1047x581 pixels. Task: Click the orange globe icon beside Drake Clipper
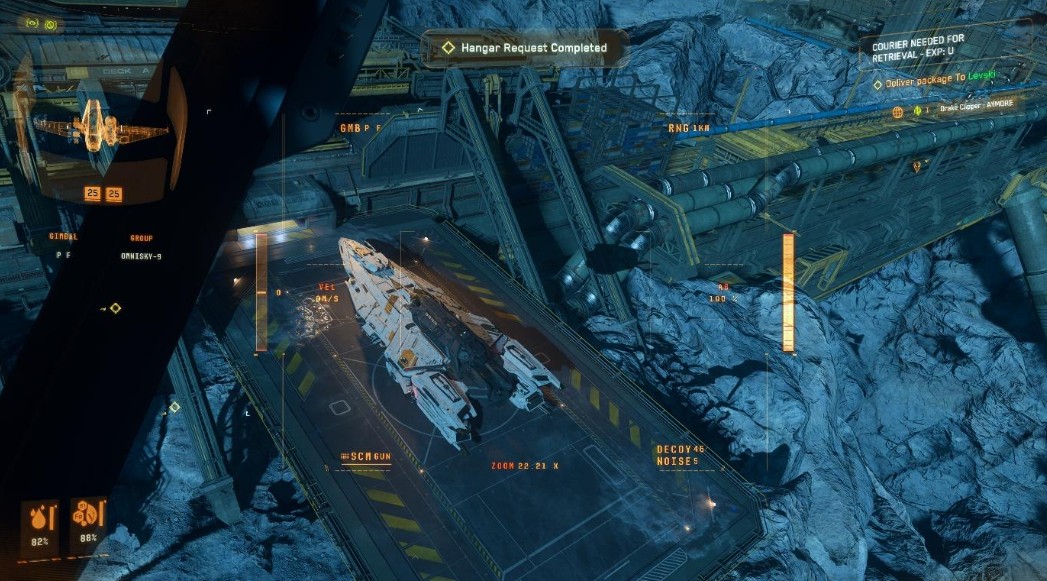pos(898,110)
